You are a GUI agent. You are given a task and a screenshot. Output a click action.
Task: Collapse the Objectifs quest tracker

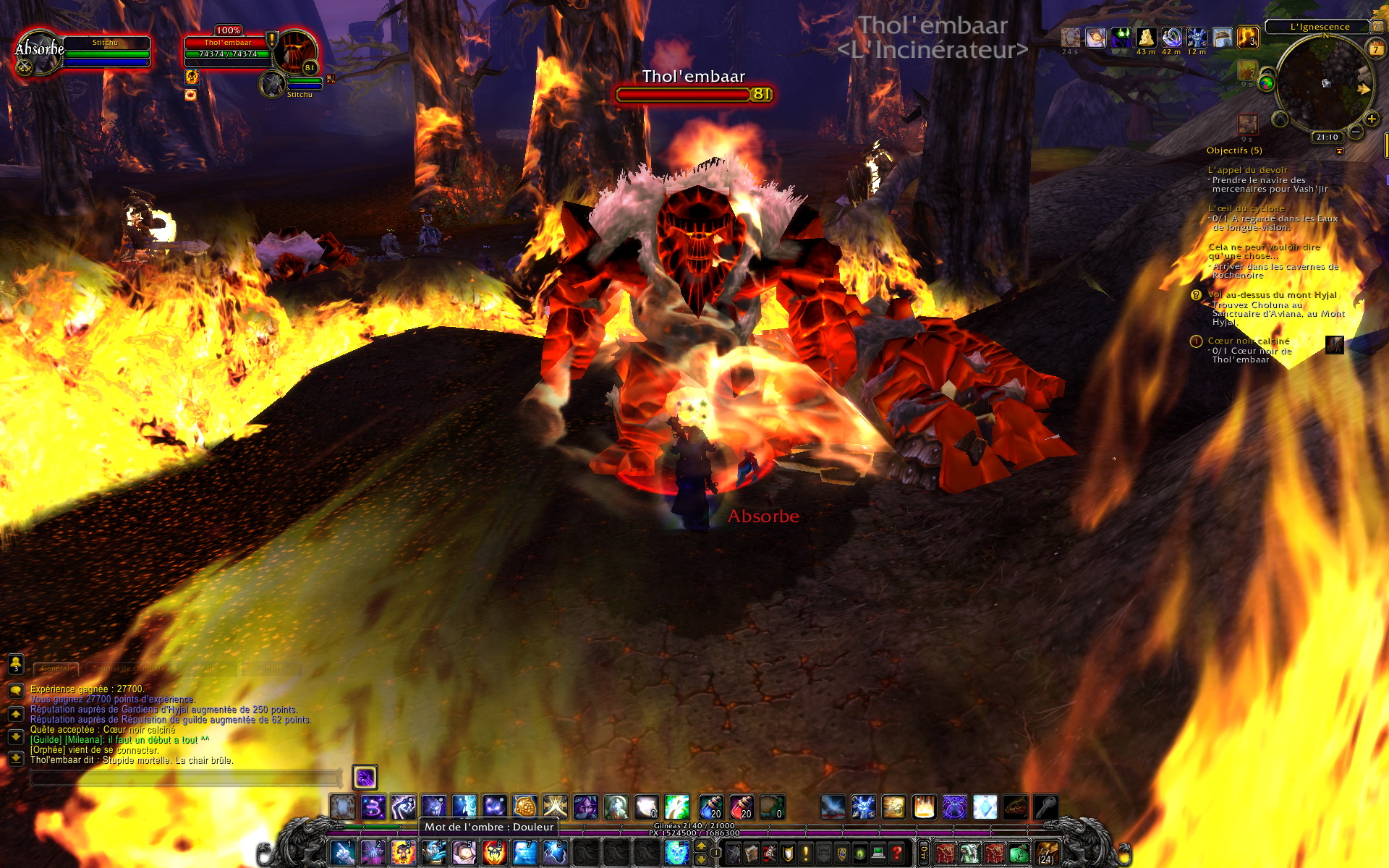1339,150
